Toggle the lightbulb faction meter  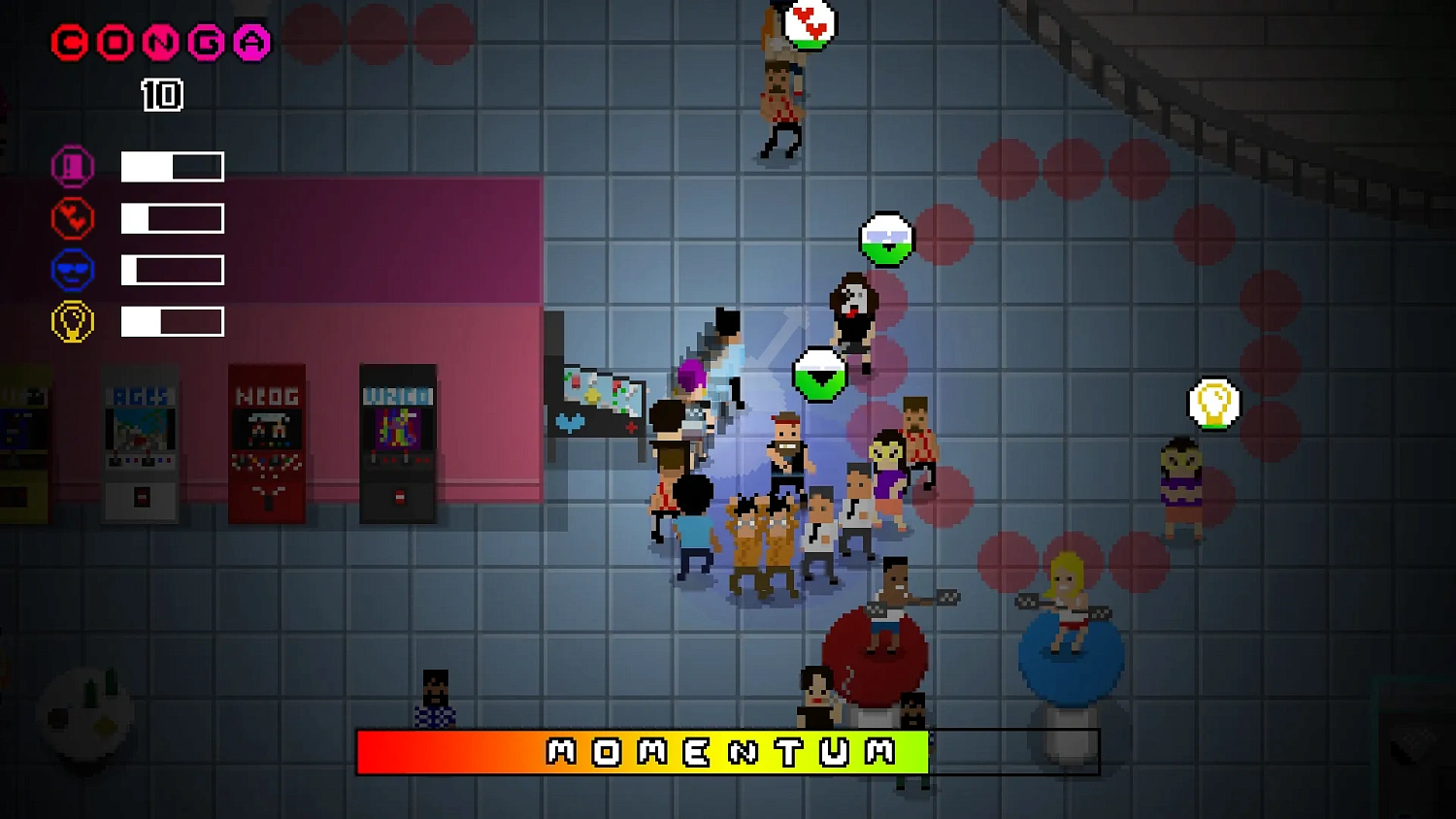[x=172, y=321]
